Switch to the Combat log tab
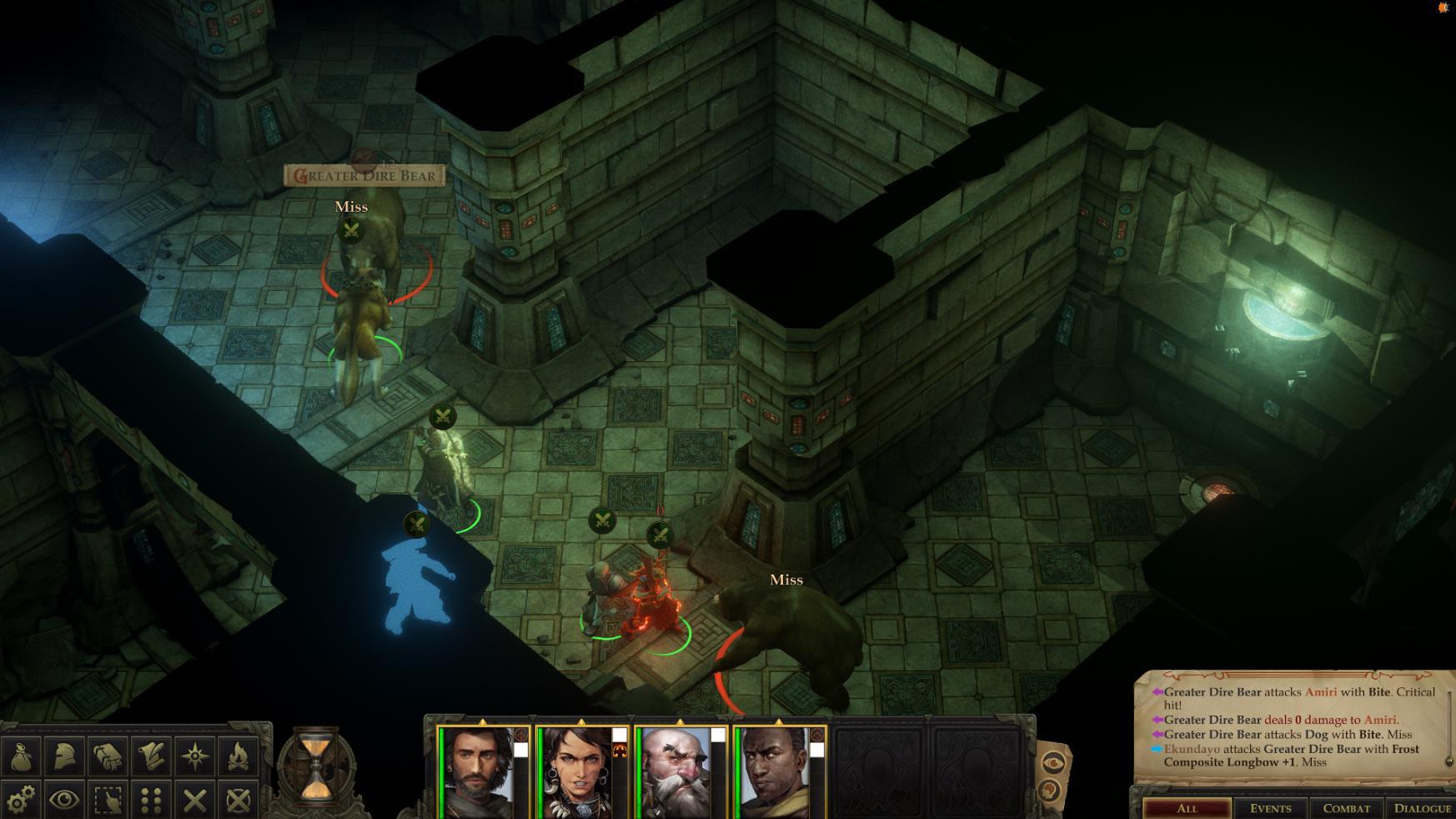This screenshot has height=819, width=1456. (x=1348, y=807)
